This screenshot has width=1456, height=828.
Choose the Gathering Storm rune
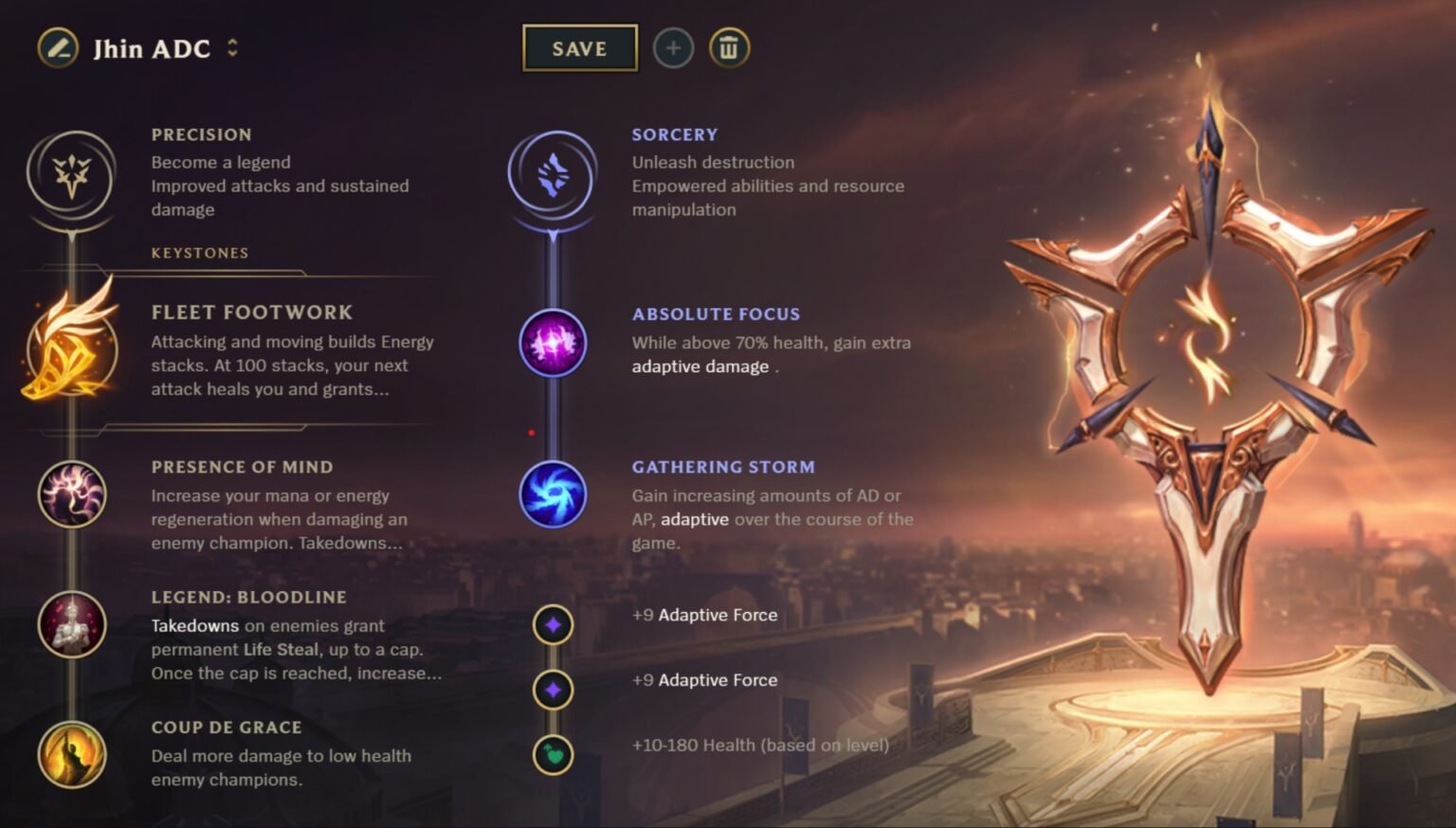click(553, 495)
